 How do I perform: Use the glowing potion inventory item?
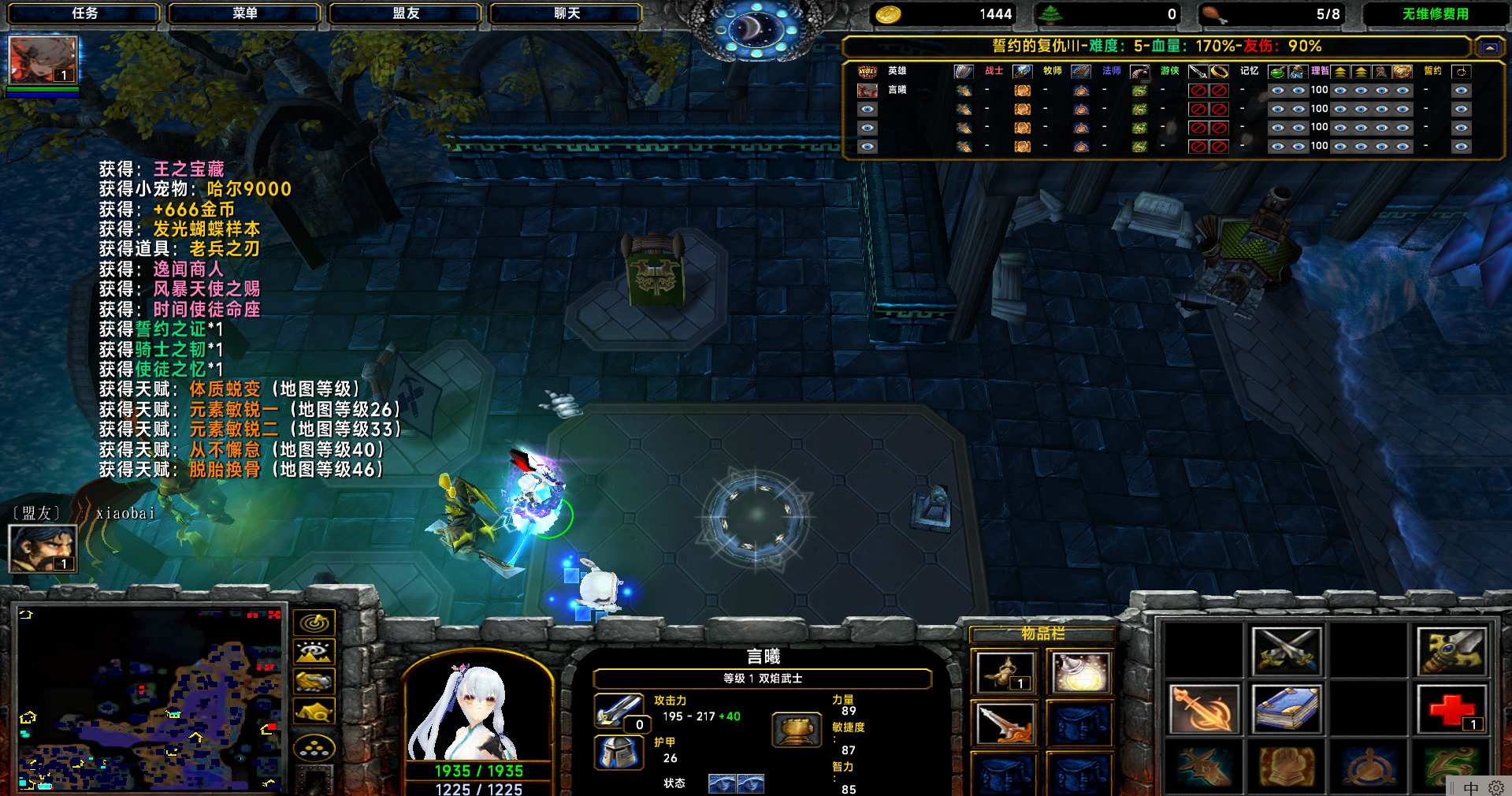[1080, 672]
